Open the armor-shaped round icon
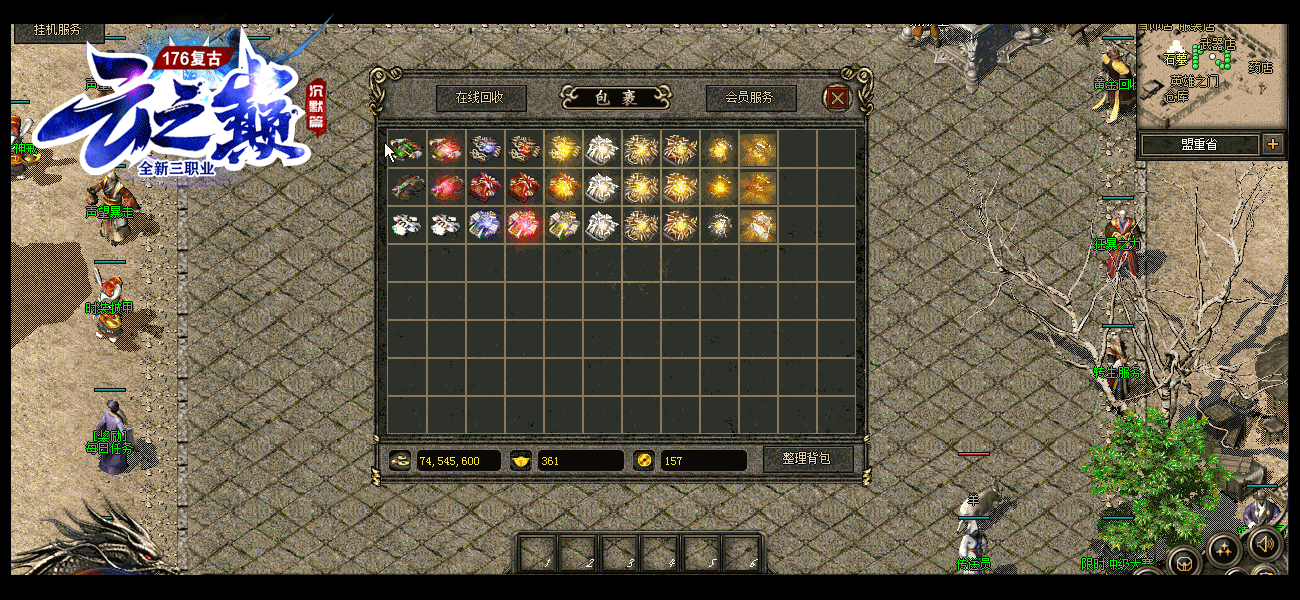This screenshot has height=600, width=1300. pos(1185,564)
